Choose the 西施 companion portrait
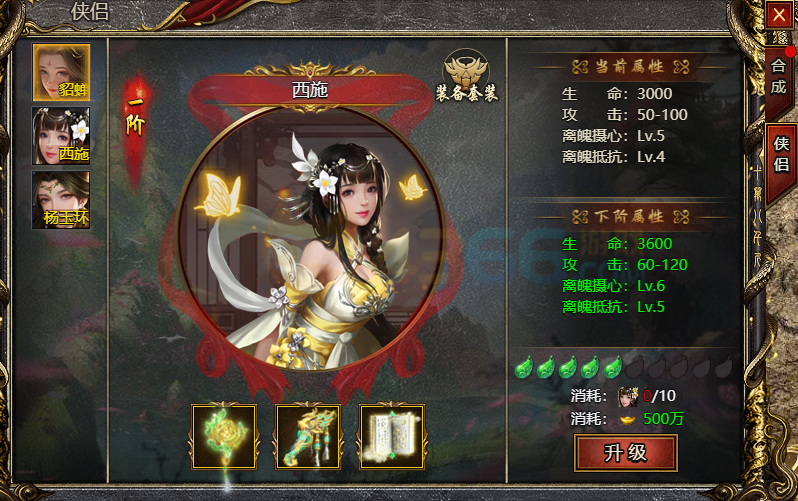The width and height of the screenshot is (798, 501). 61,136
